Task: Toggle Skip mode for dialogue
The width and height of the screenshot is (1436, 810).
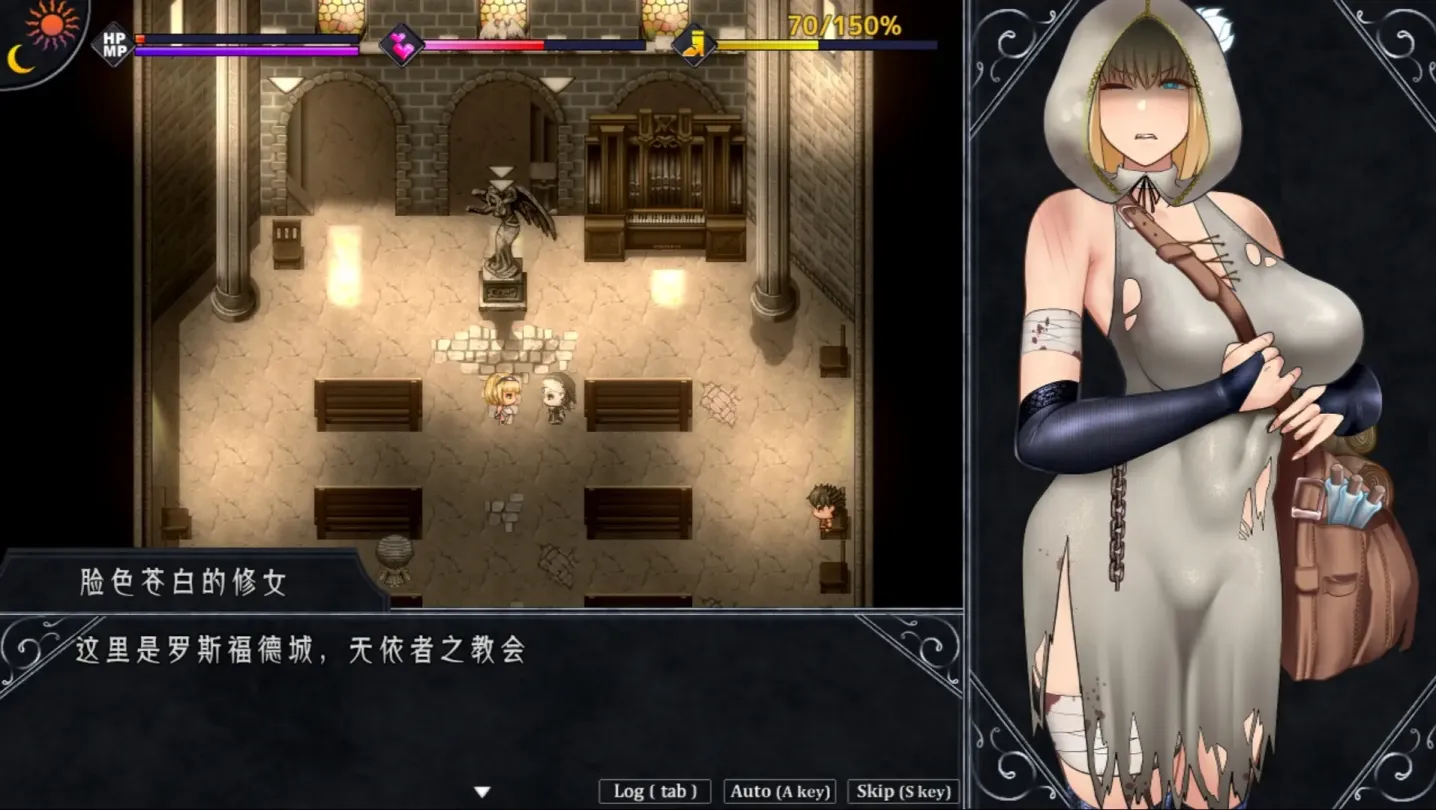Action: [901, 791]
